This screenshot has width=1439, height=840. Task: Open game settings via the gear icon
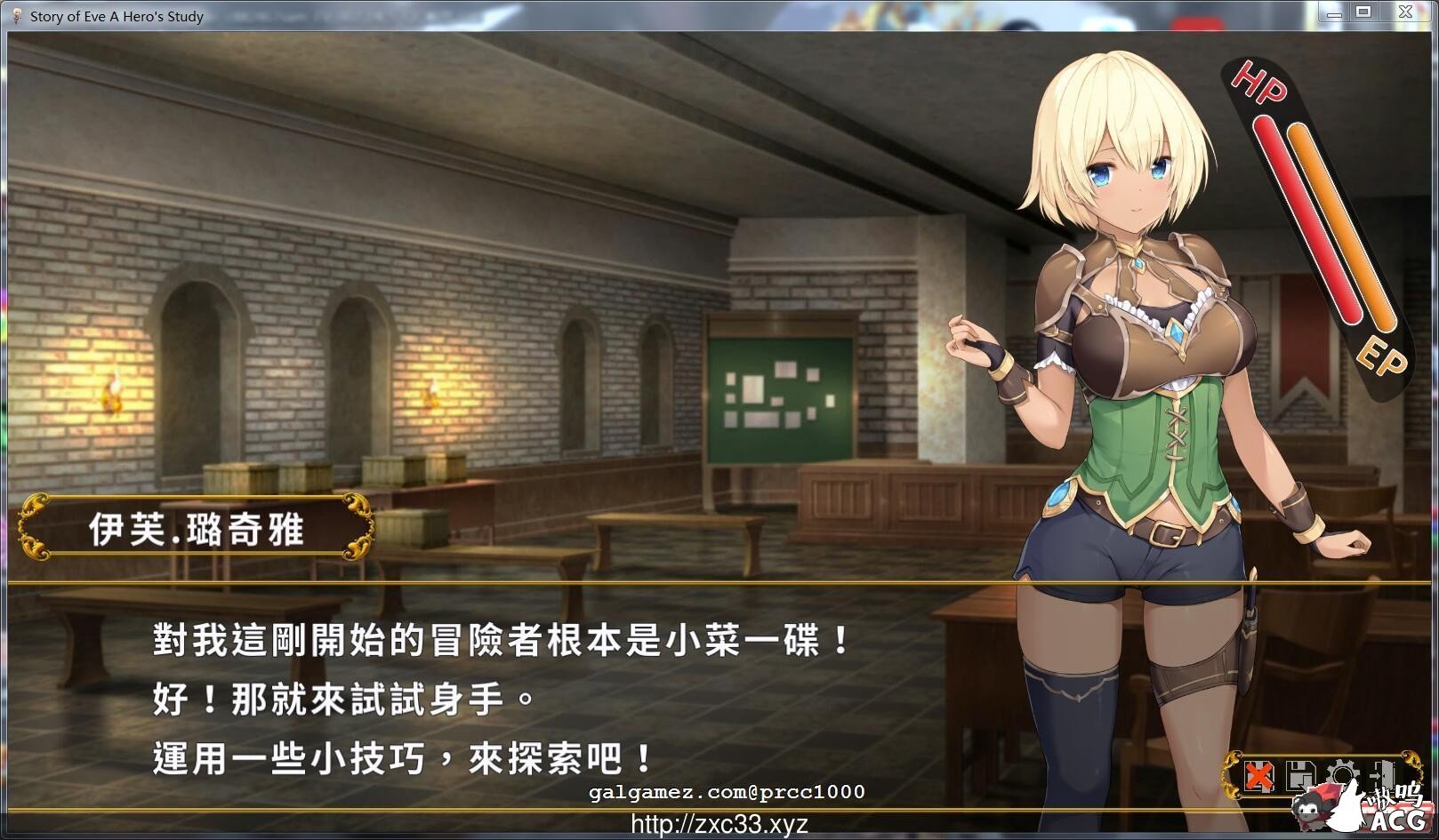pyautogui.click(x=1343, y=772)
